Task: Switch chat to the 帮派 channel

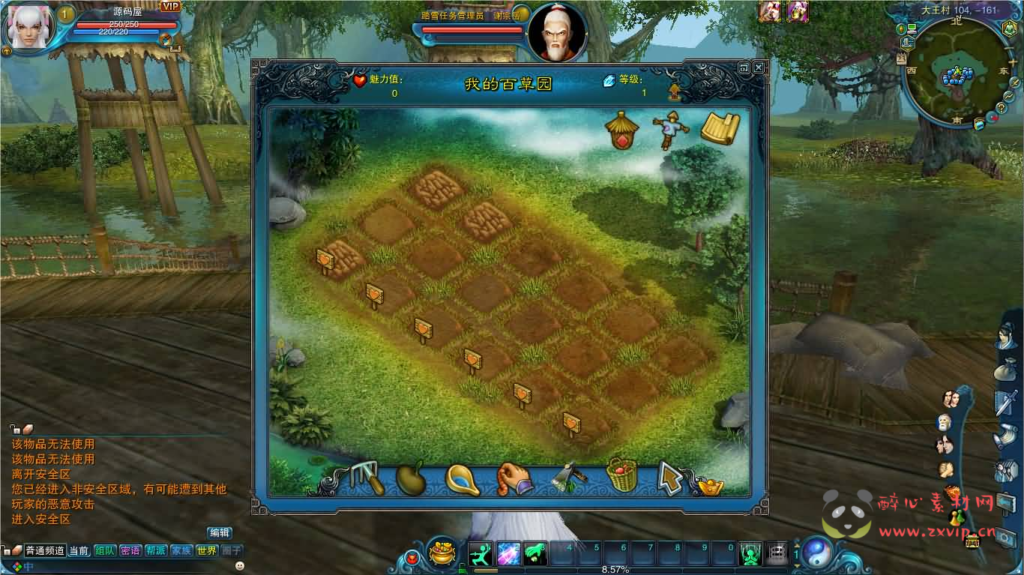Action: 156,550
